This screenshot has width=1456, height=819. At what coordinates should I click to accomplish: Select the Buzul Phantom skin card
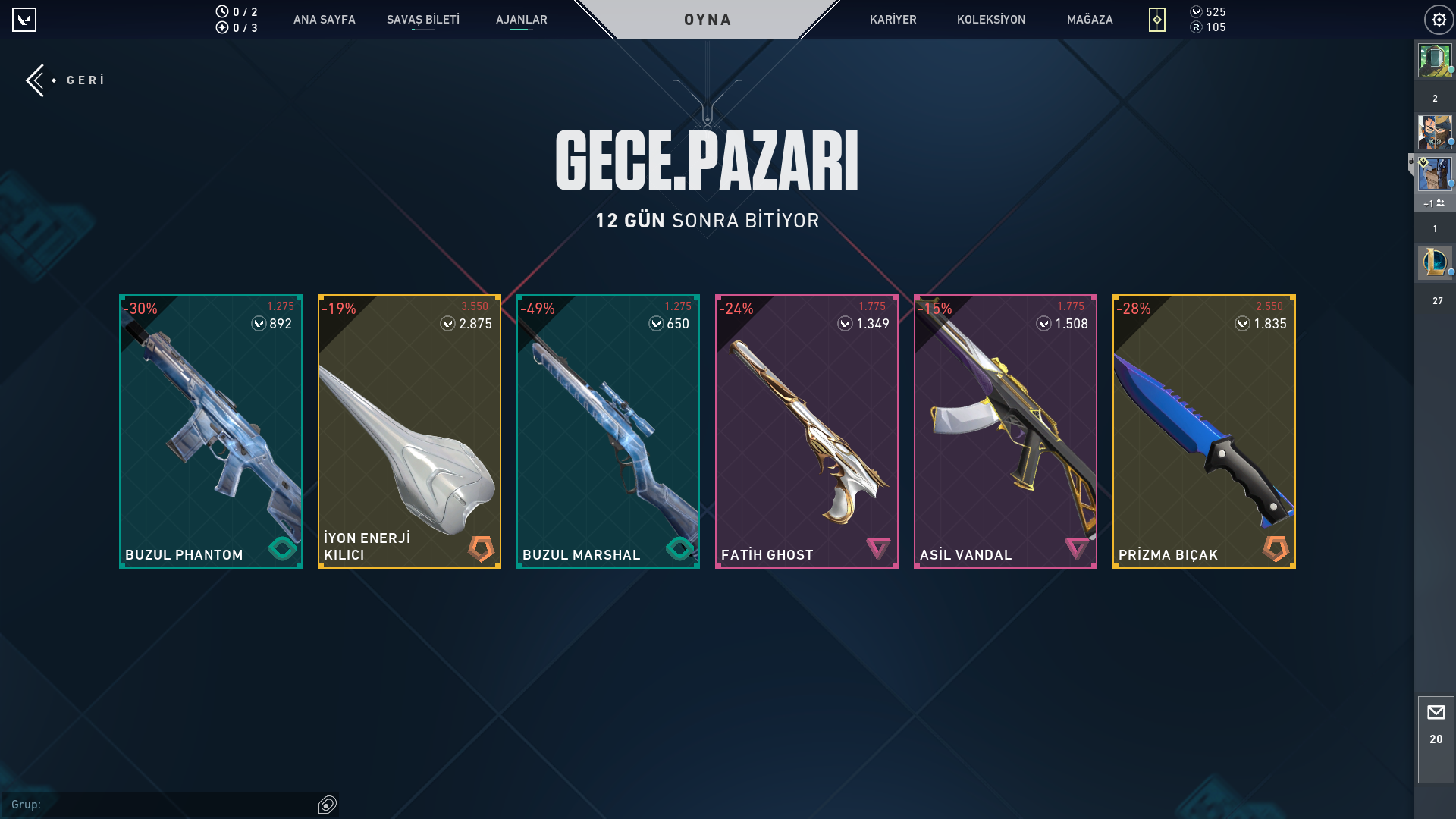(x=211, y=431)
